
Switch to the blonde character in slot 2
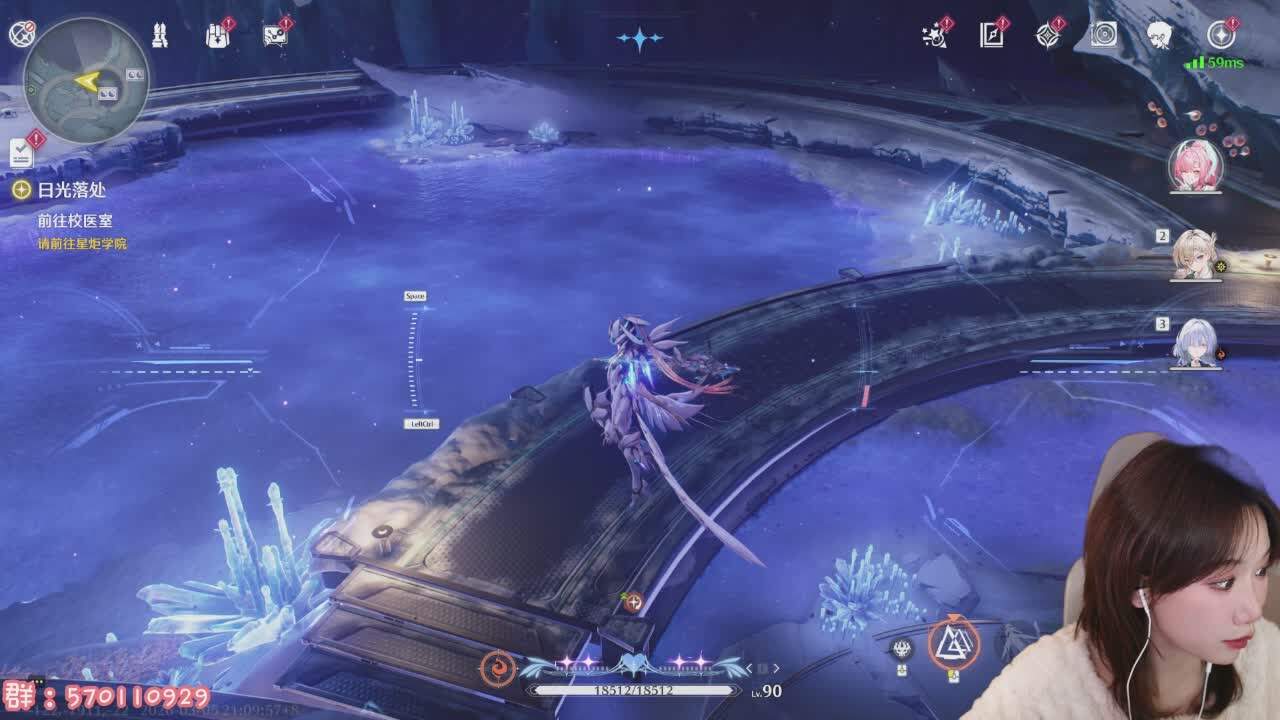pyautogui.click(x=1196, y=254)
